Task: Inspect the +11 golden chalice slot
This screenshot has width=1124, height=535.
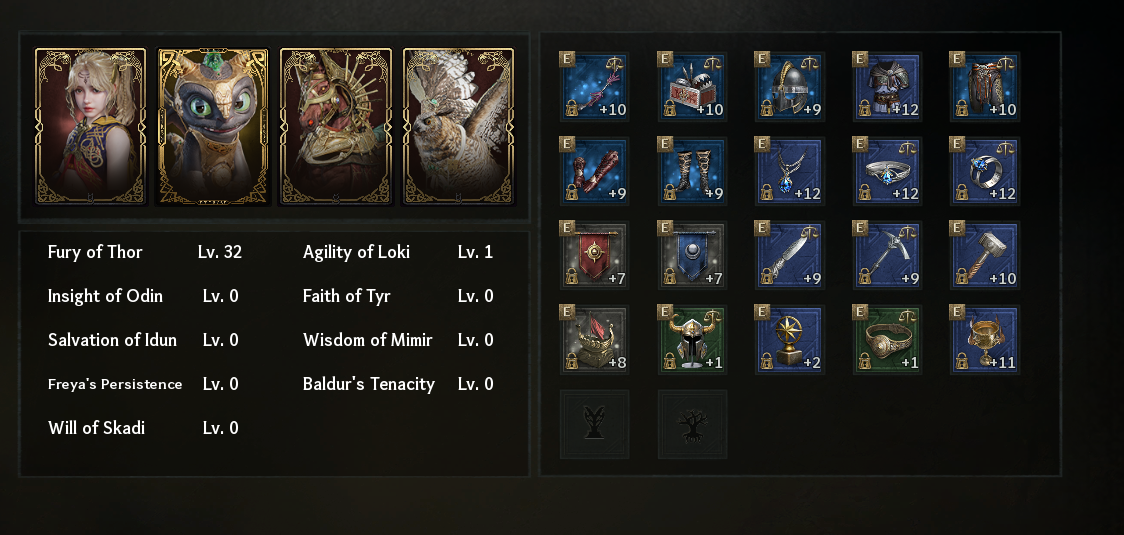Action: [984, 340]
